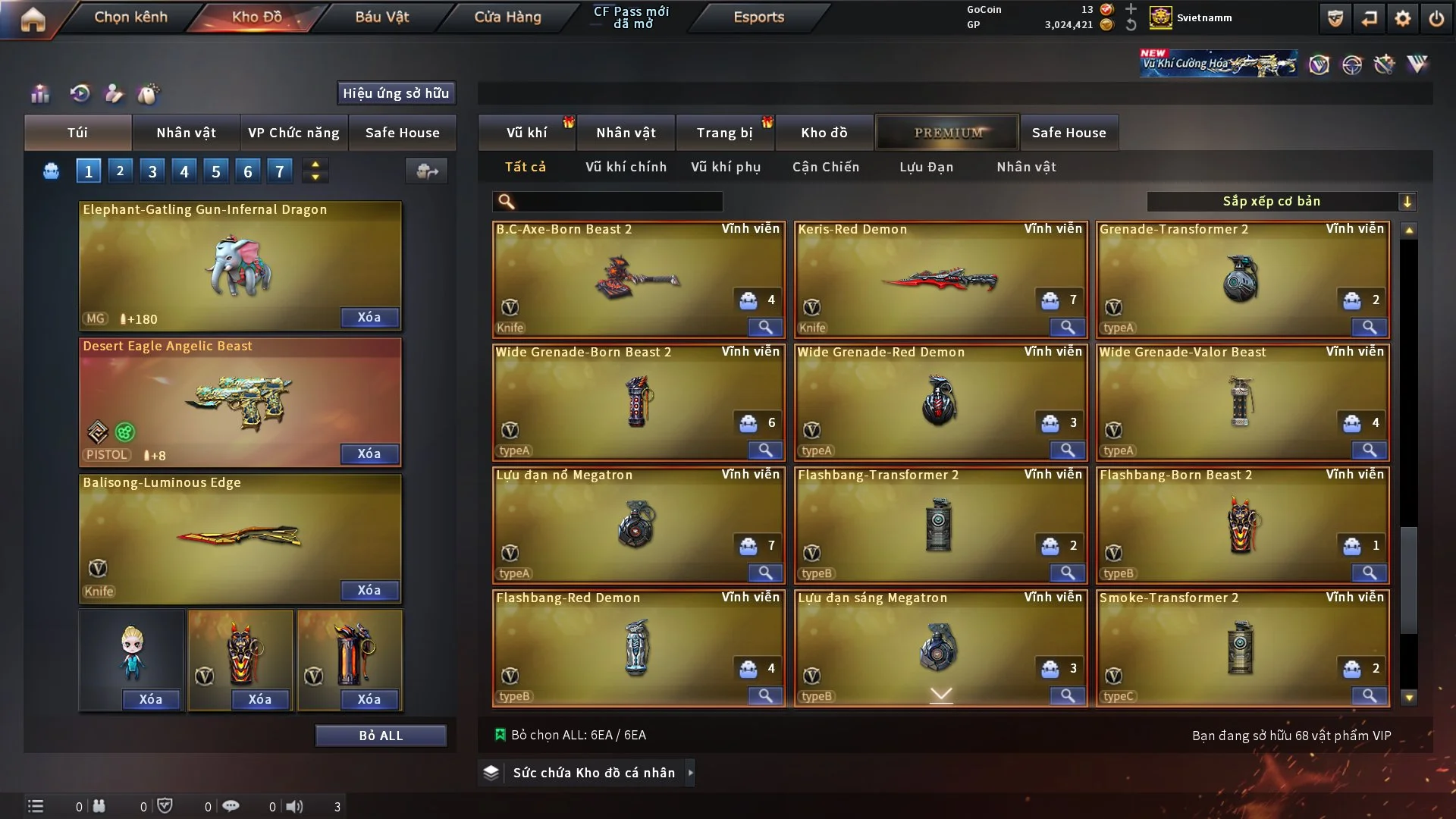This screenshot has height=819, width=1456.
Task: Open the Hiệu ứng sở hữu panel
Action: pos(396,93)
